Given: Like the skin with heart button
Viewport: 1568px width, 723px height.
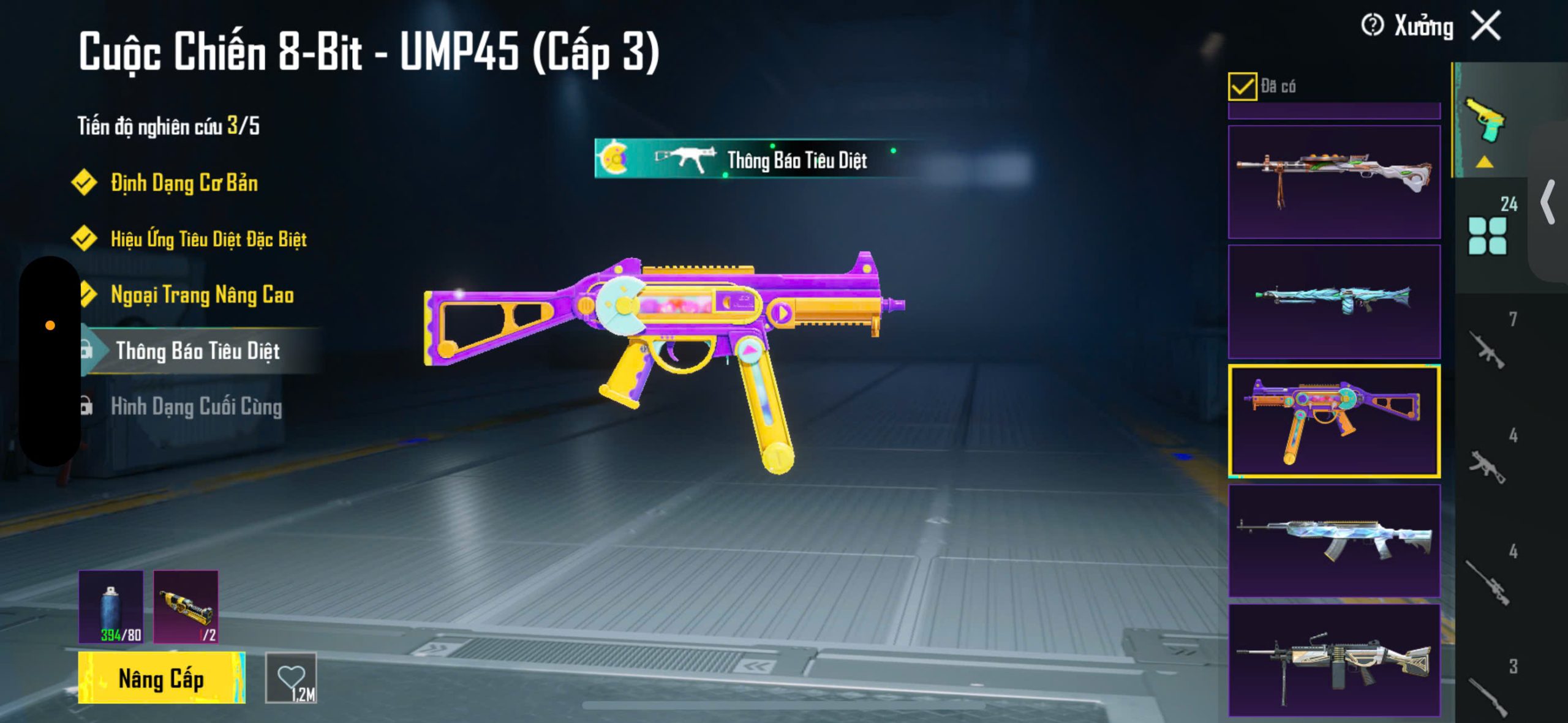Looking at the screenshot, I should coord(291,678).
